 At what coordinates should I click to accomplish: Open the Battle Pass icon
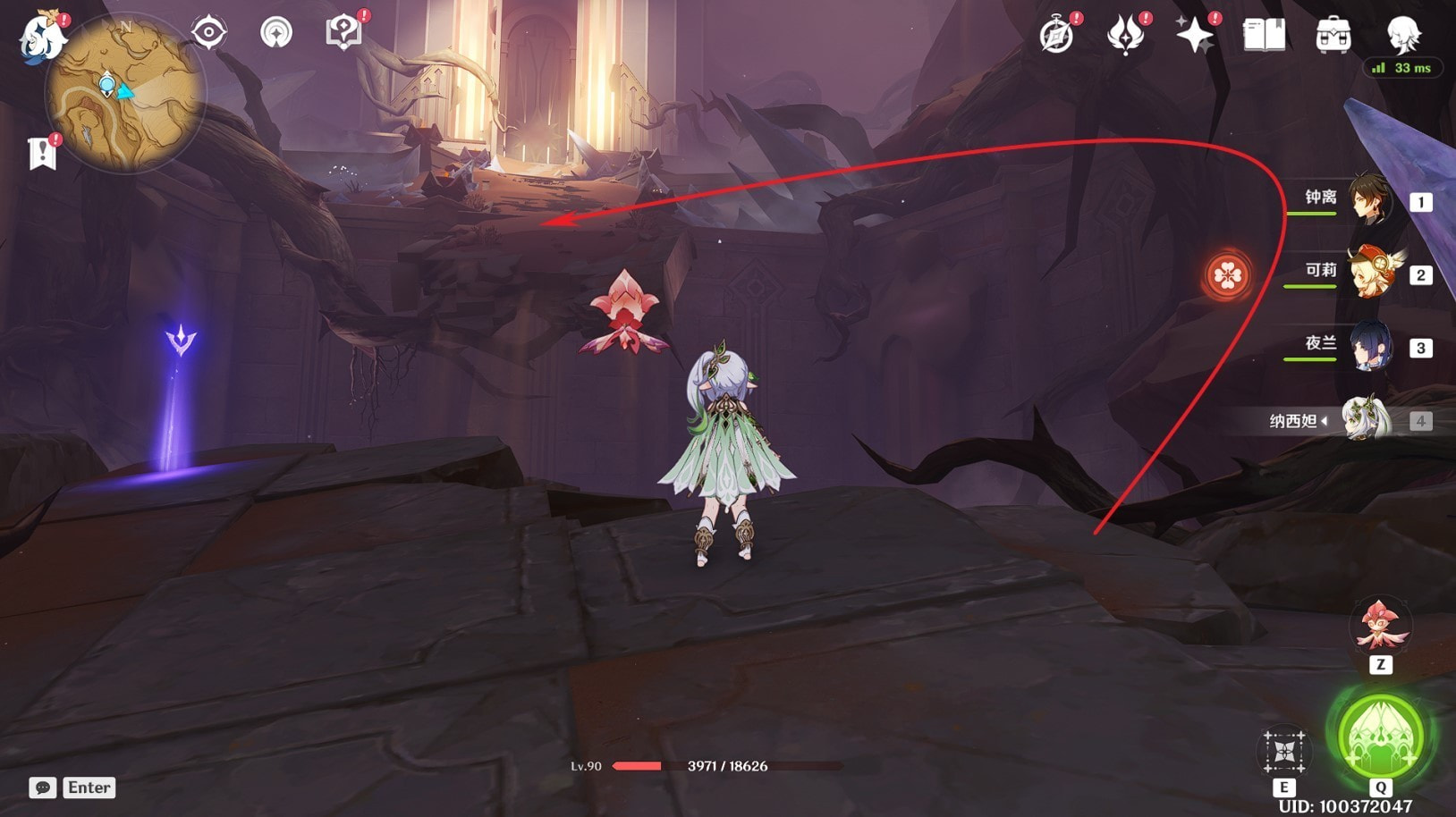pos(1125,36)
